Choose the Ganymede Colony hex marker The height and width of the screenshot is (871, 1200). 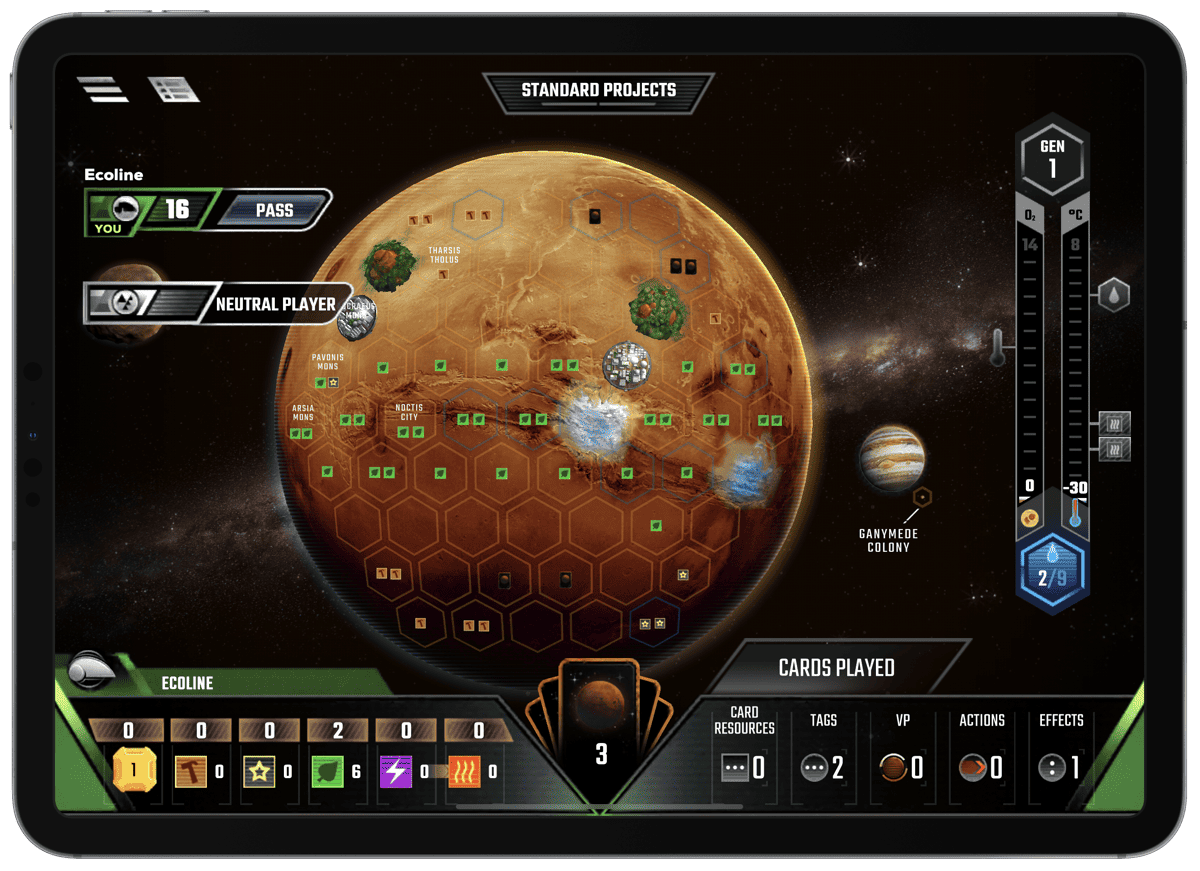pos(923,496)
